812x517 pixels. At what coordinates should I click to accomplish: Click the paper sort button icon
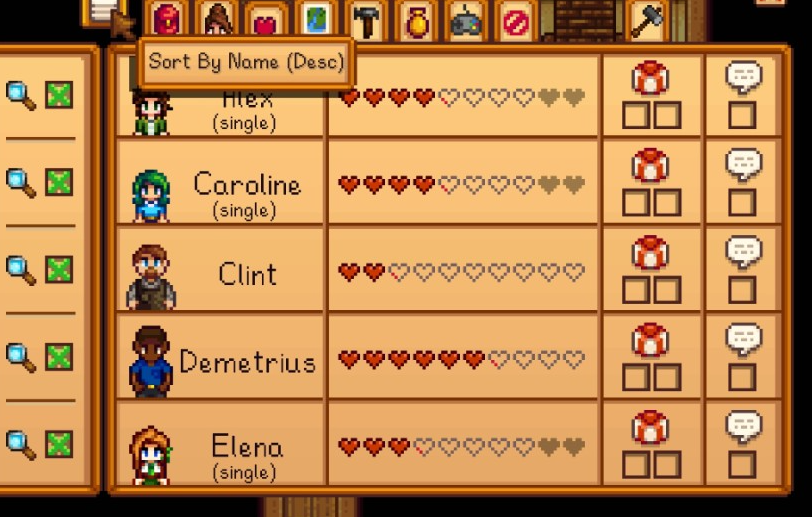click(103, 12)
